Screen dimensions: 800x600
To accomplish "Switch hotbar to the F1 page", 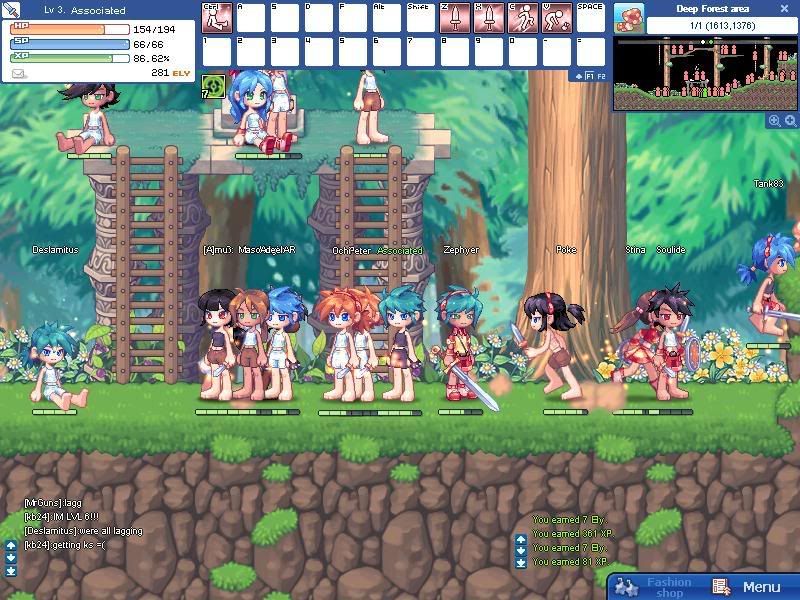I will (589, 75).
